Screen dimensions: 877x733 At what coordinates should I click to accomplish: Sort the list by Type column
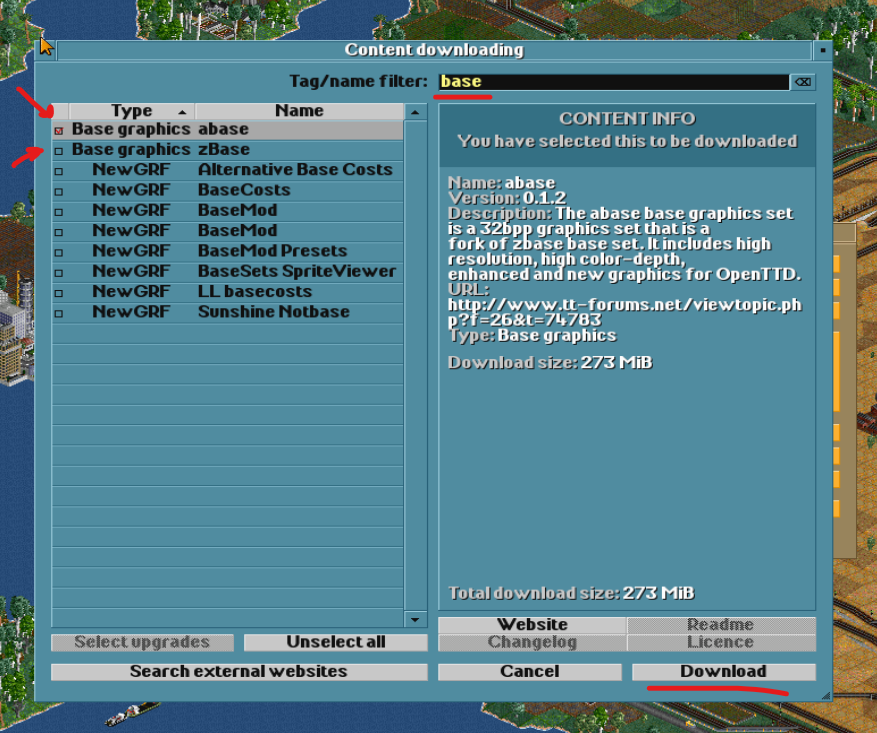click(x=132, y=111)
